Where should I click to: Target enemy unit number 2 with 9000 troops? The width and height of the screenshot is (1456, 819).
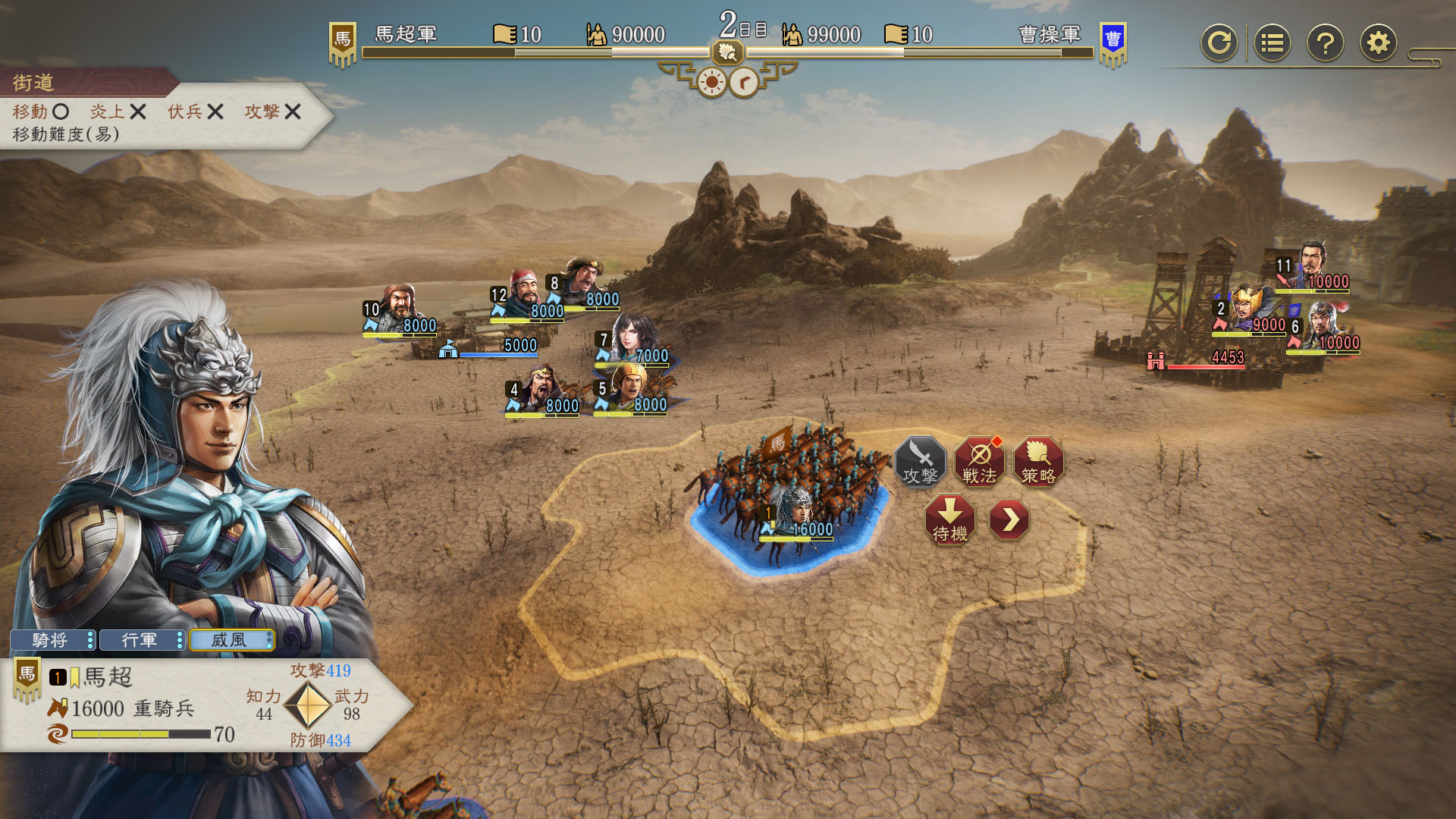point(1250,311)
